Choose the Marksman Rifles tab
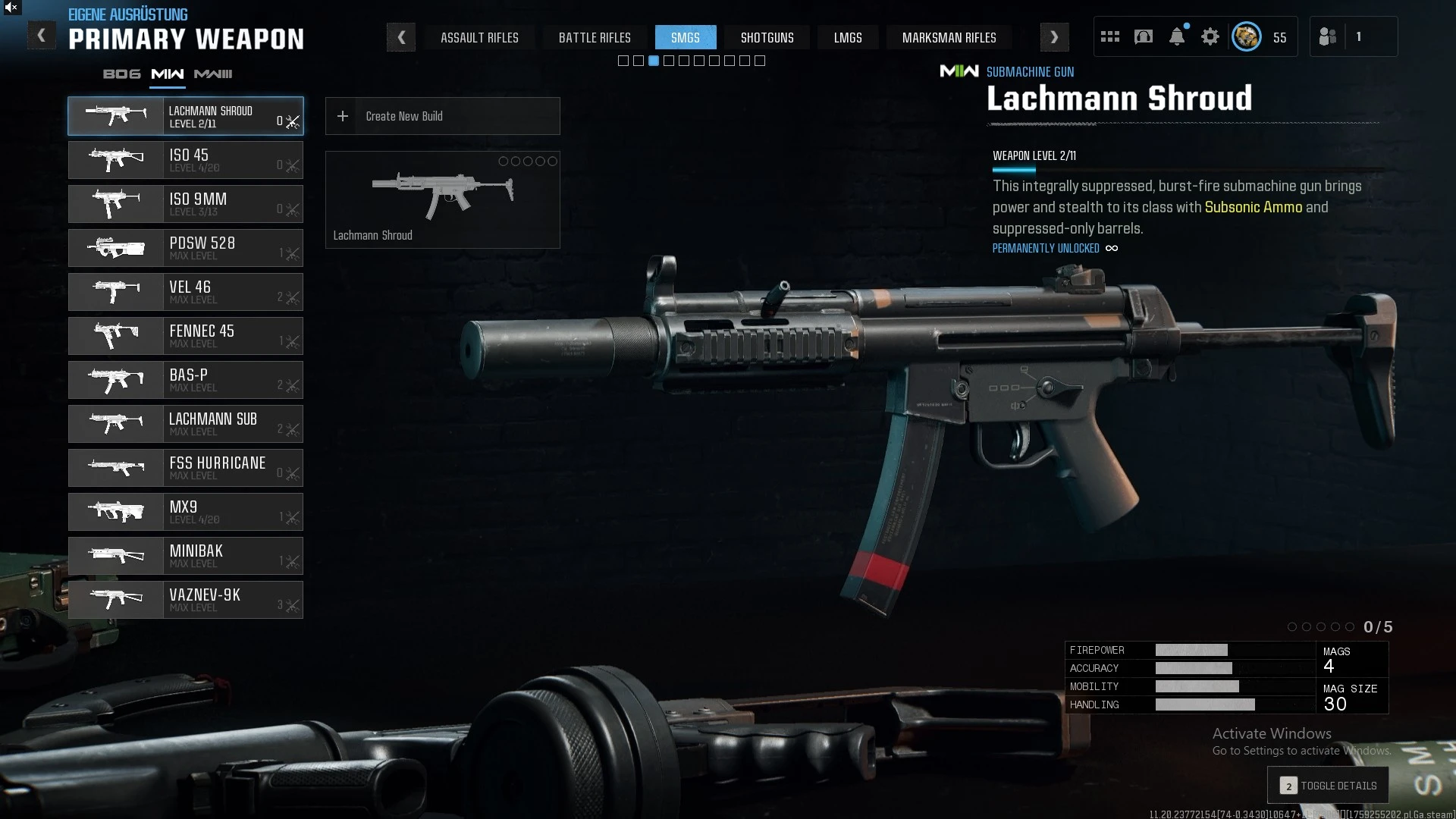The height and width of the screenshot is (819, 1456). pos(949,37)
